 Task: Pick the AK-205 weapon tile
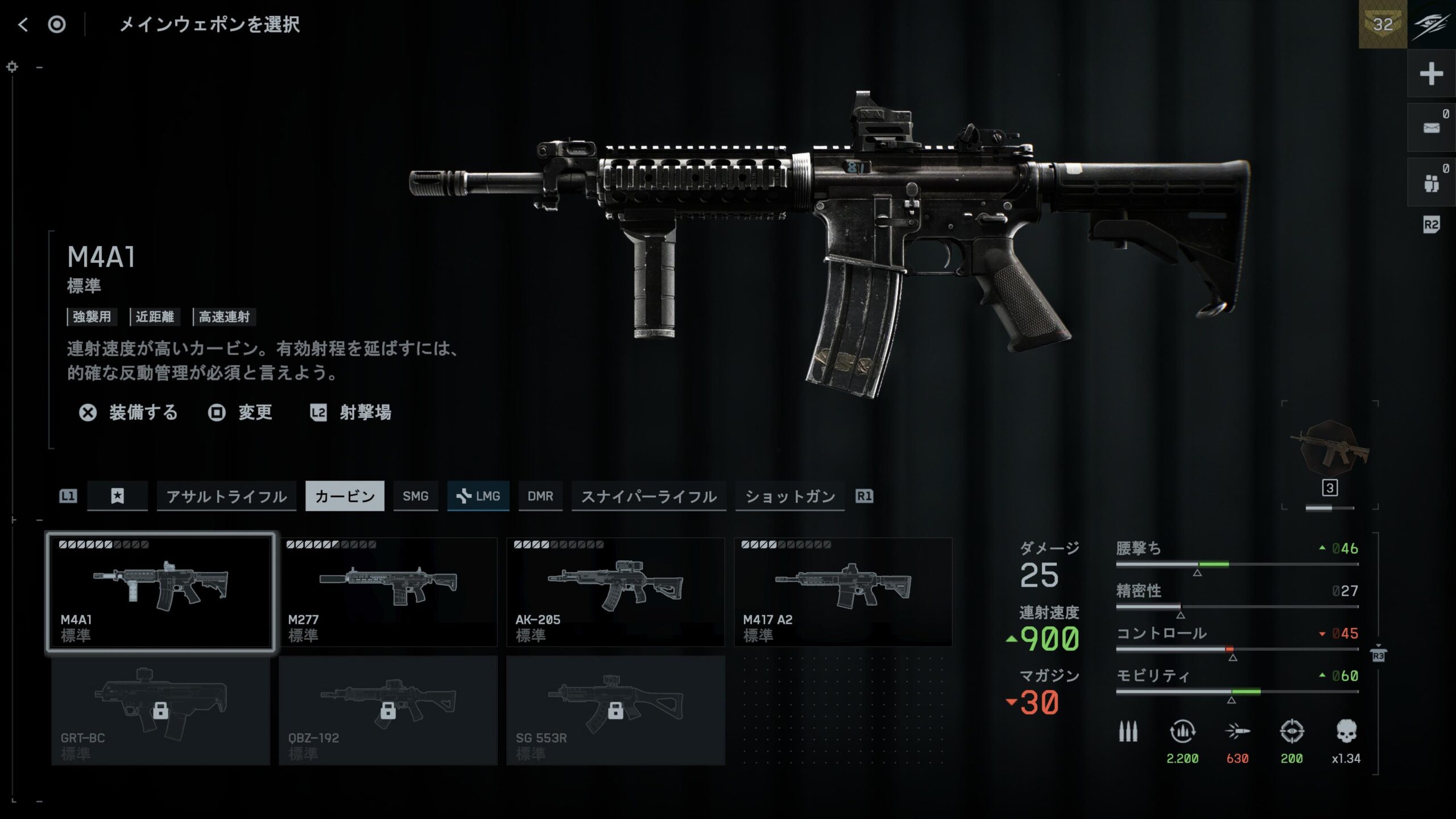[615, 591]
